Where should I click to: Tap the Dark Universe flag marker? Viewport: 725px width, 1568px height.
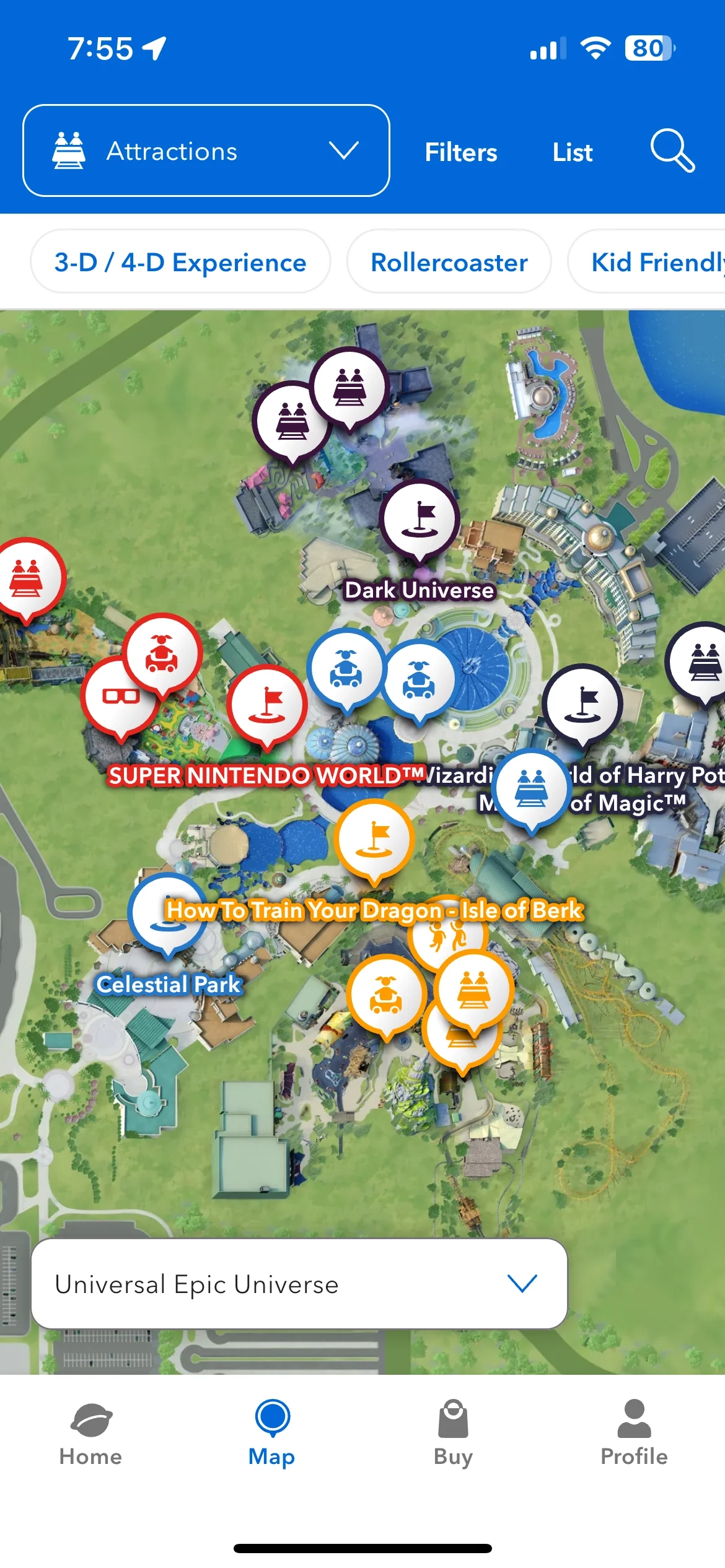tap(420, 520)
